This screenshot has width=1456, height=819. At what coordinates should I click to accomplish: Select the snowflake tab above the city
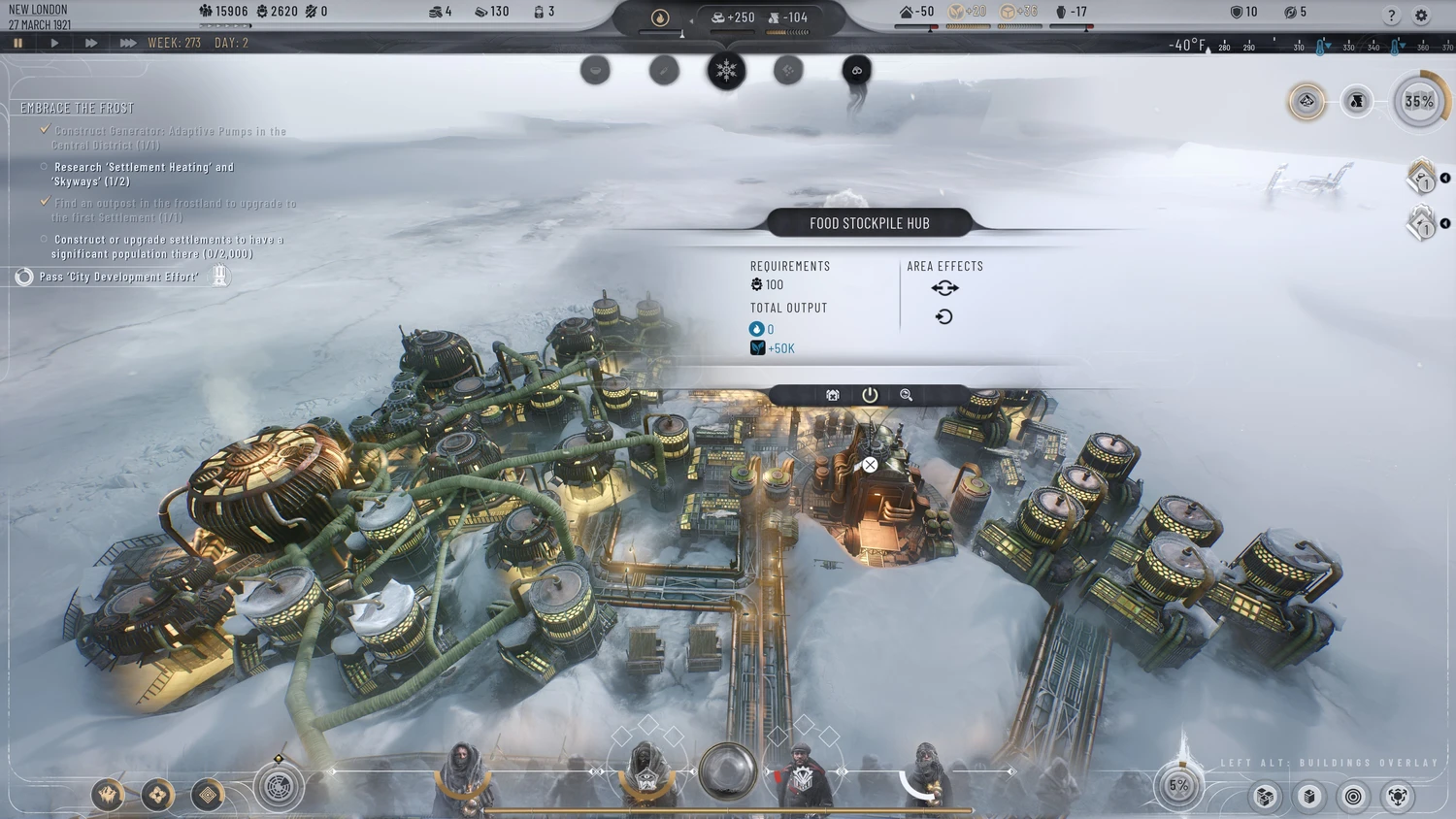(726, 70)
